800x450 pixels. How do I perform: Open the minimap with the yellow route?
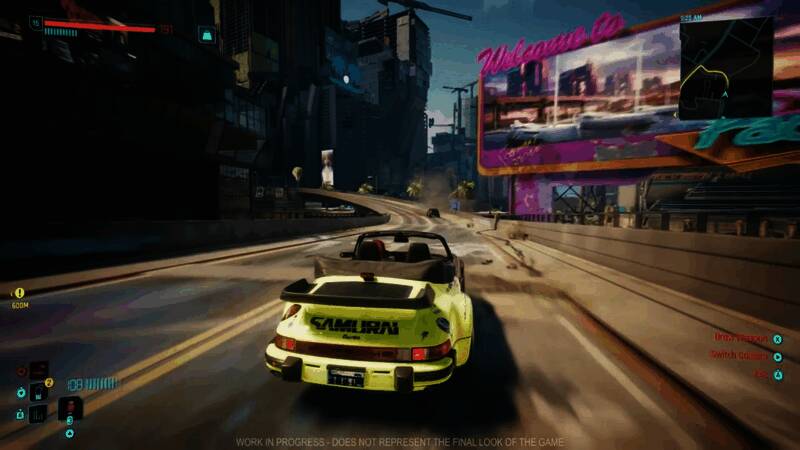[726, 68]
